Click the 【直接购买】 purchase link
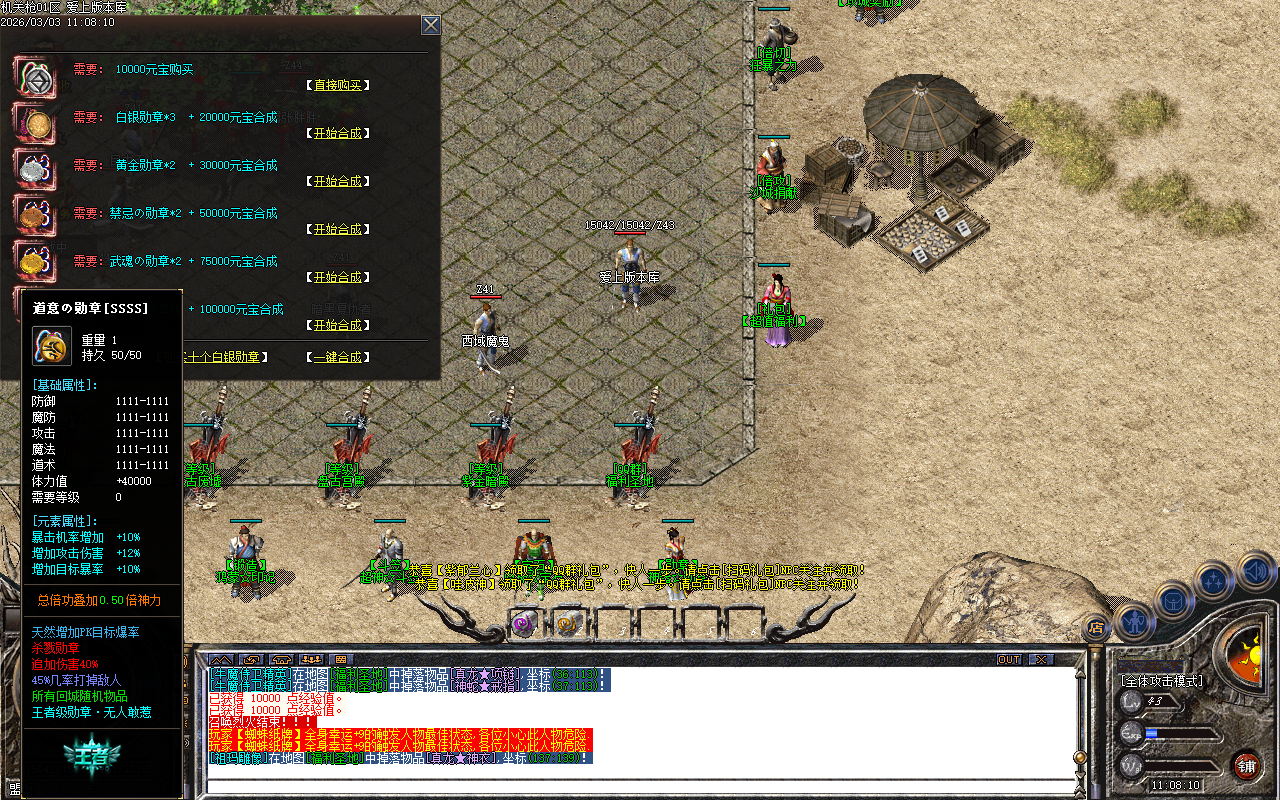Image resolution: width=1280 pixels, height=800 pixels. (336, 85)
